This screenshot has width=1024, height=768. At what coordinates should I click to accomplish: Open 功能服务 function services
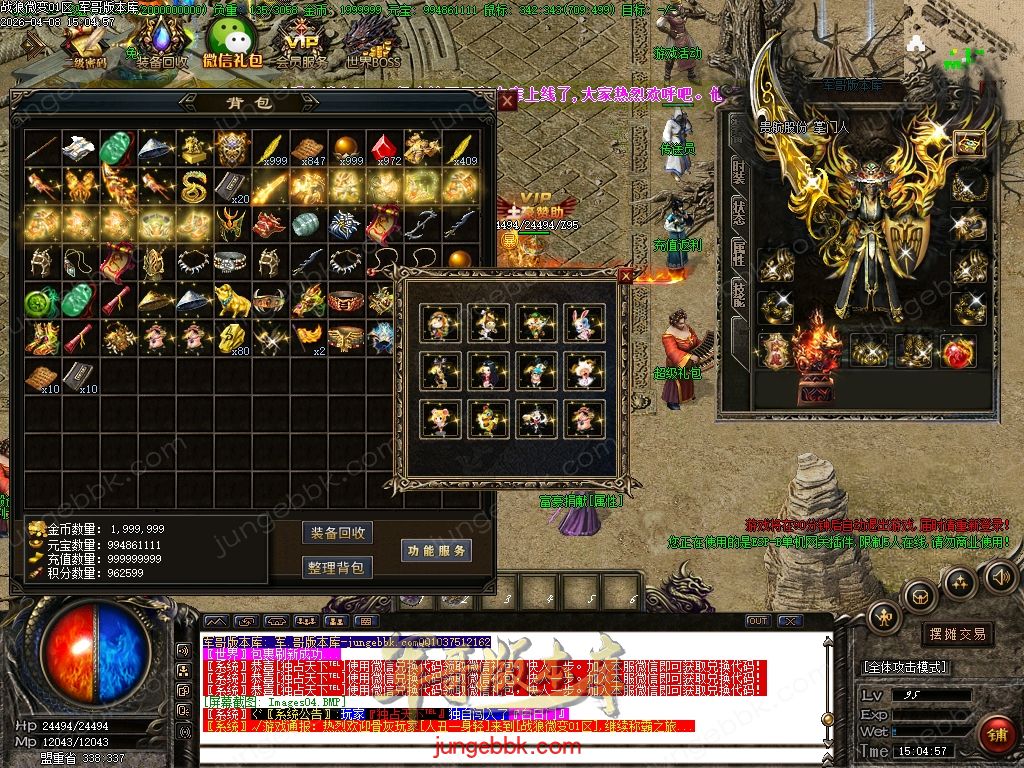(436, 550)
